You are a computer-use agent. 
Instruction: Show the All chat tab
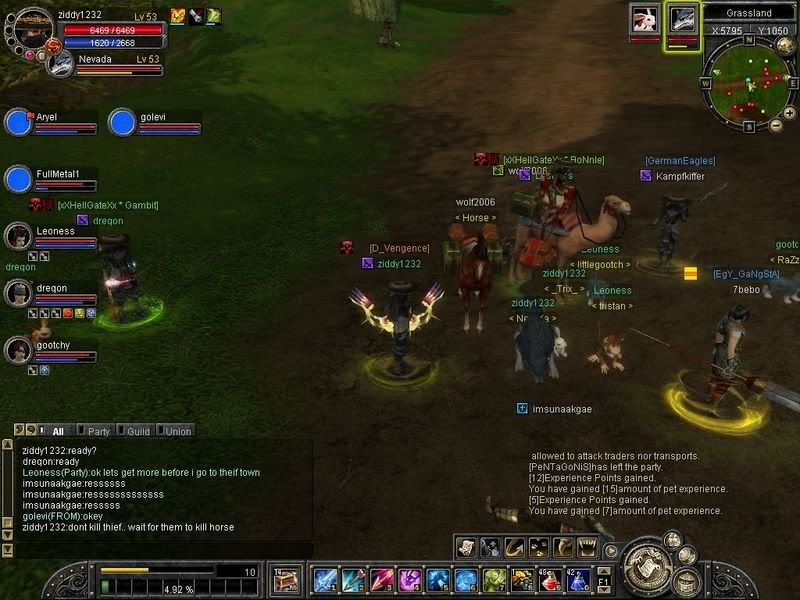56,431
